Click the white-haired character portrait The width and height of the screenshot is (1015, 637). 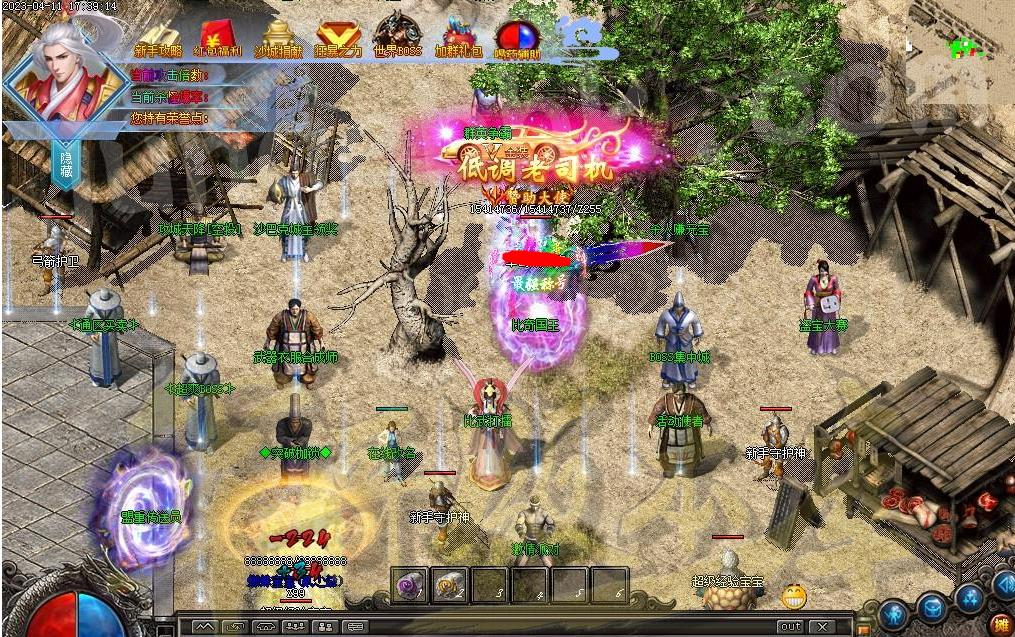pos(63,68)
